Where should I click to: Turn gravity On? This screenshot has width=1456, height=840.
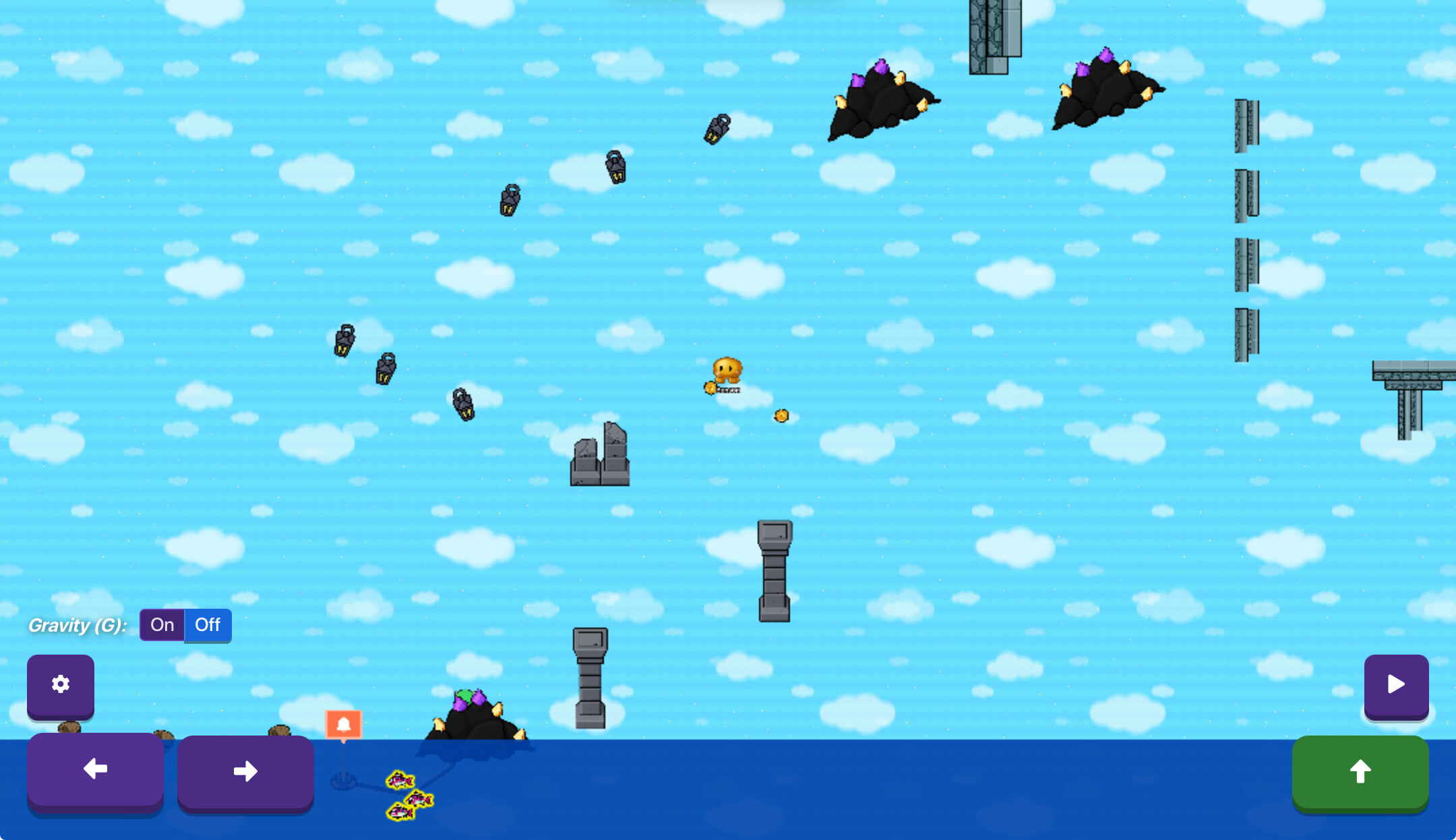point(162,625)
